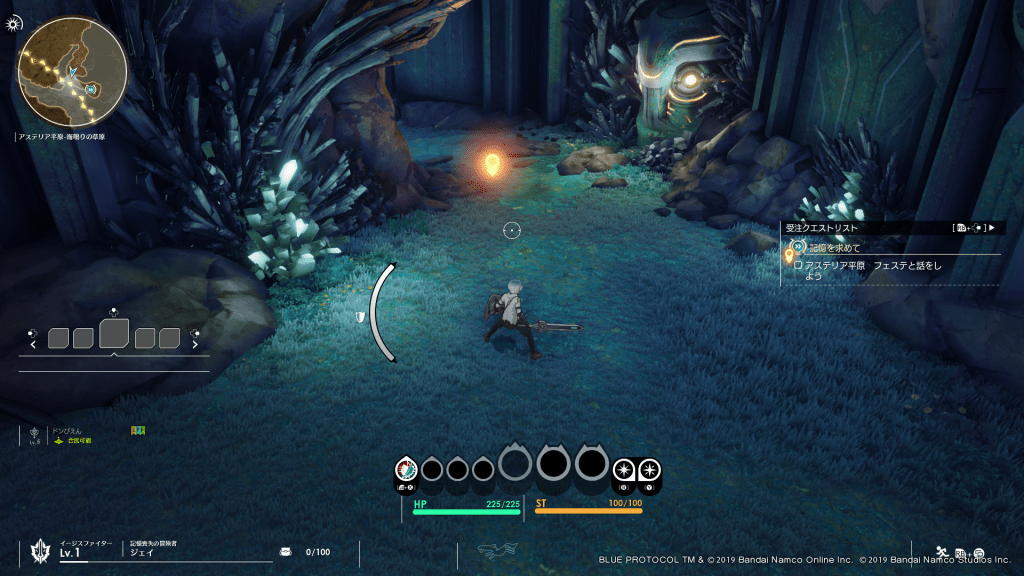Select the large center item shortcut slot

click(113, 333)
